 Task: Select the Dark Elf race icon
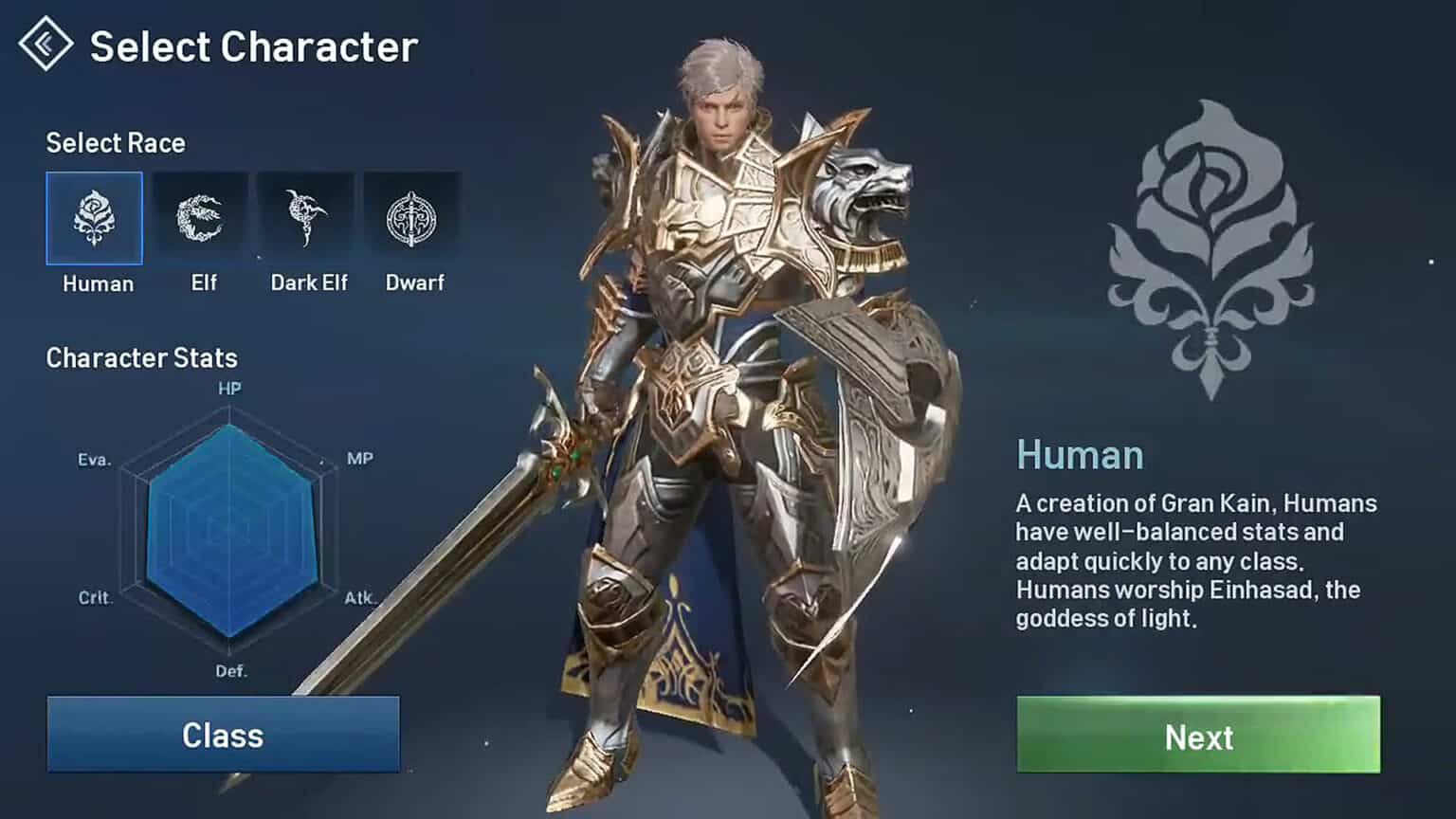click(x=307, y=216)
